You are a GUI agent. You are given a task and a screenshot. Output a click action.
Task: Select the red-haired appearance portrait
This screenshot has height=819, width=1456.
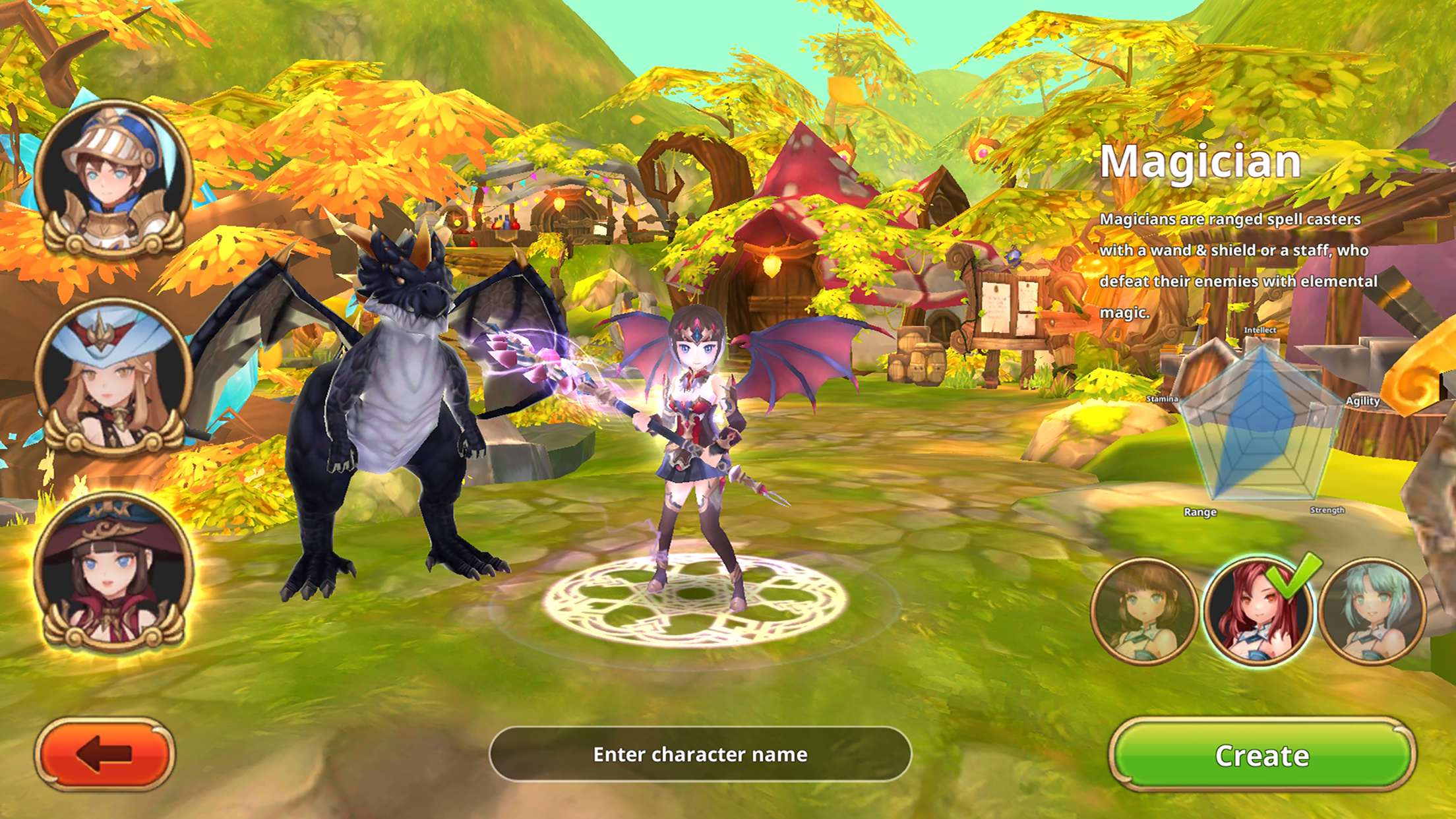[x=1257, y=611]
